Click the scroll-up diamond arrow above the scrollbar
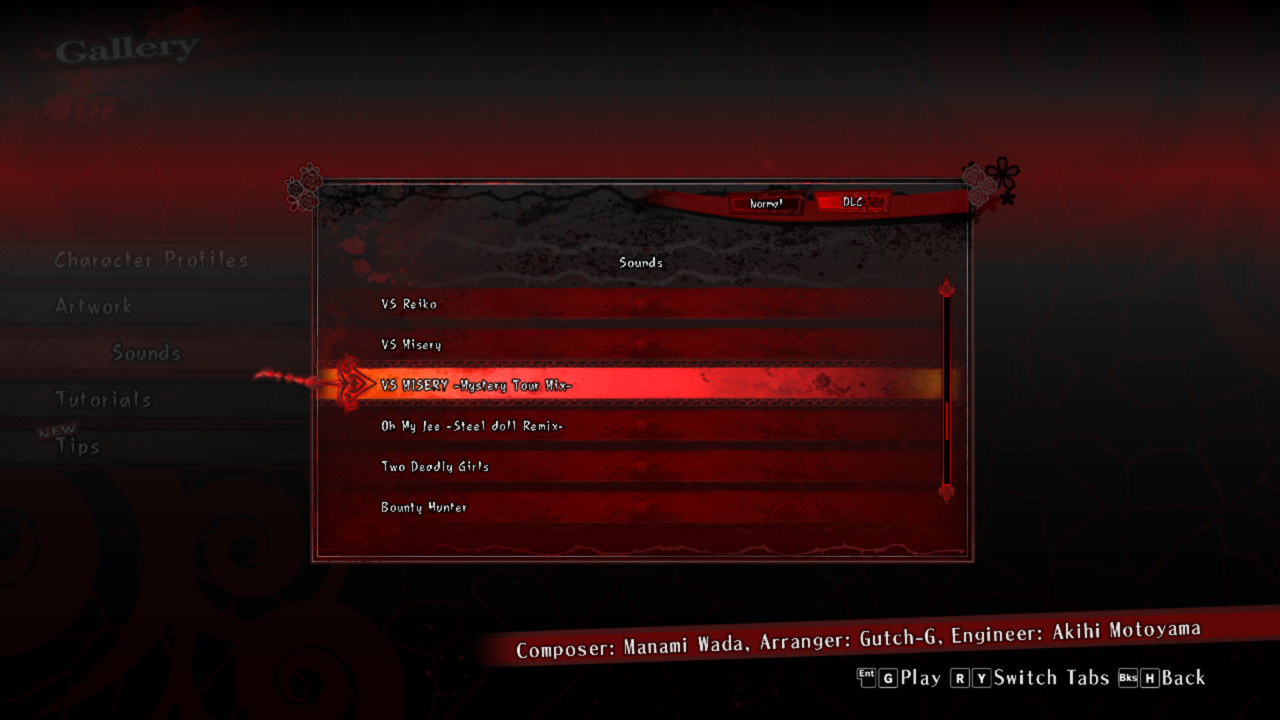 (x=946, y=288)
